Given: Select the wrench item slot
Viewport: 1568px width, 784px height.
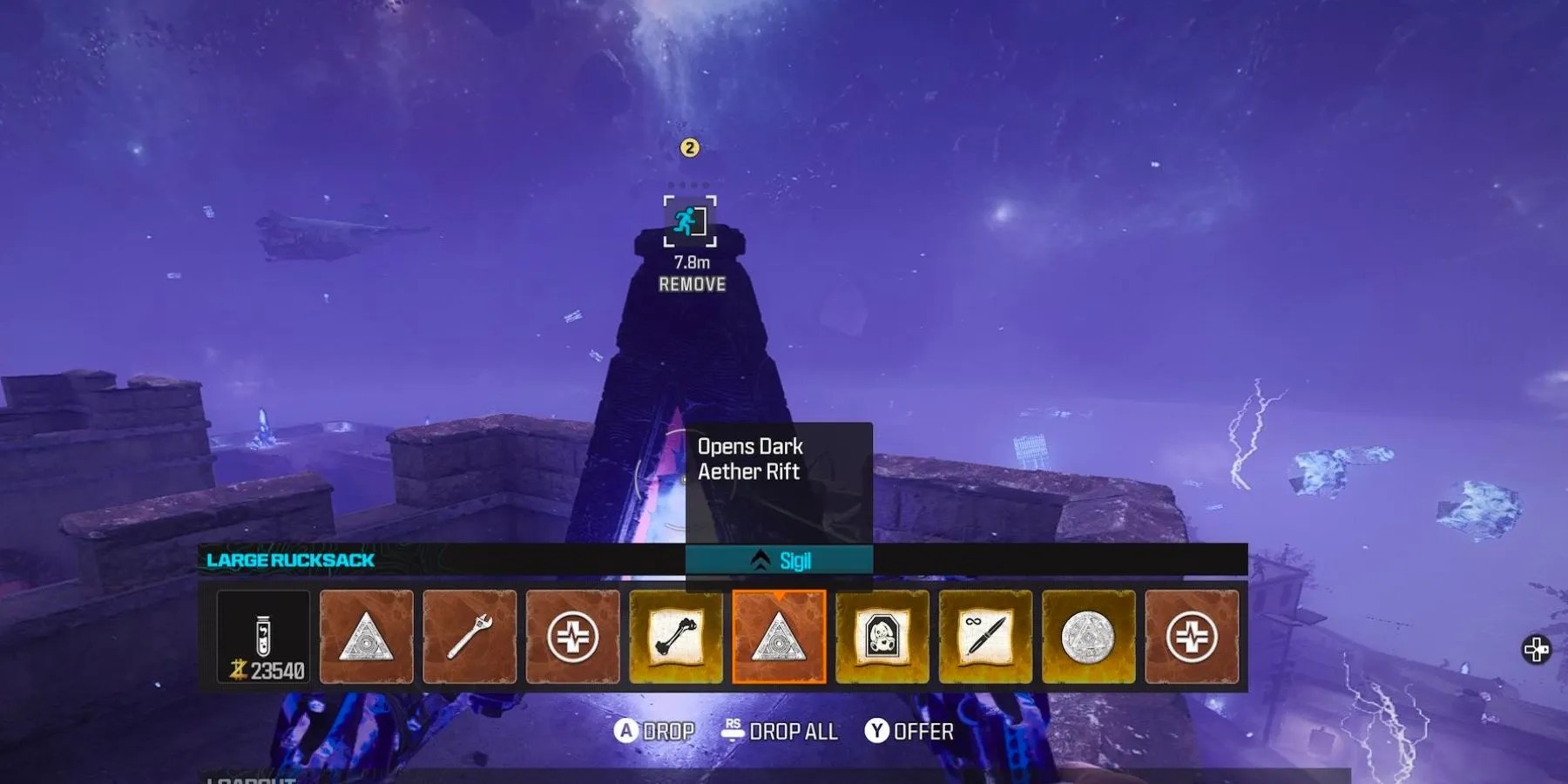Looking at the screenshot, I should [470, 637].
